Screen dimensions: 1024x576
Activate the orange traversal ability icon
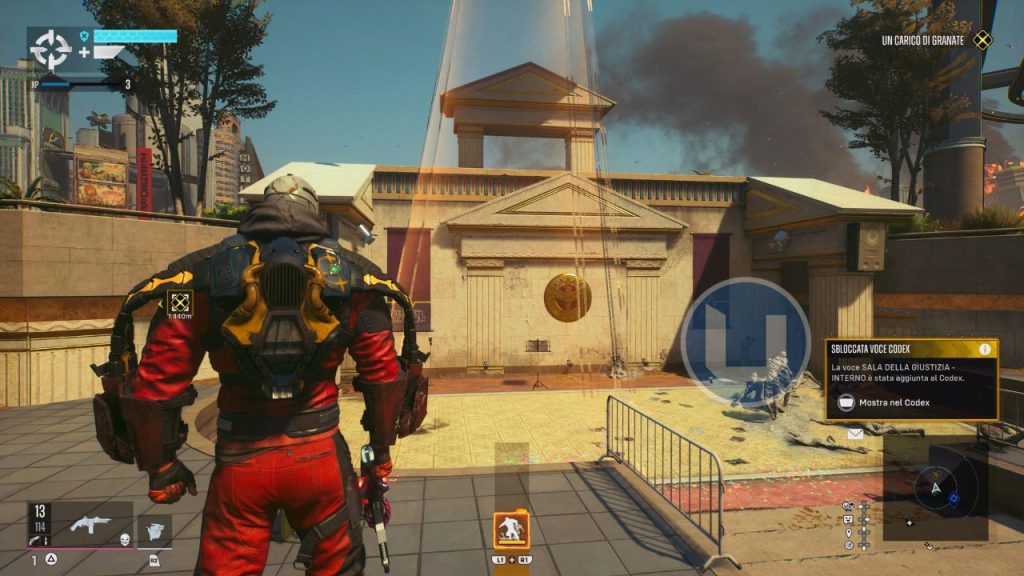pyautogui.click(x=511, y=528)
